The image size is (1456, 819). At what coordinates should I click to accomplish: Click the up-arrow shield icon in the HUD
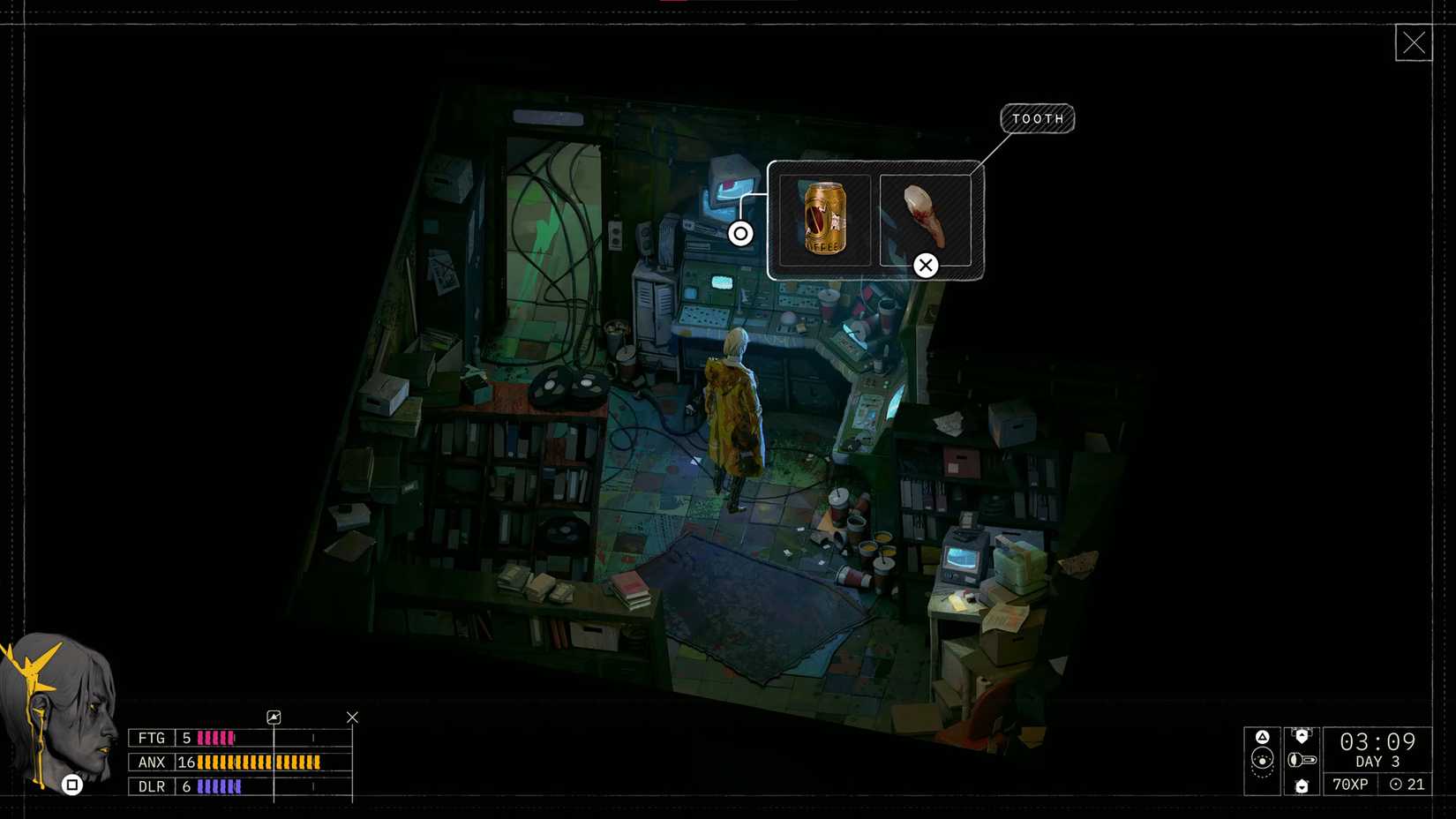pyautogui.click(x=1302, y=736)
